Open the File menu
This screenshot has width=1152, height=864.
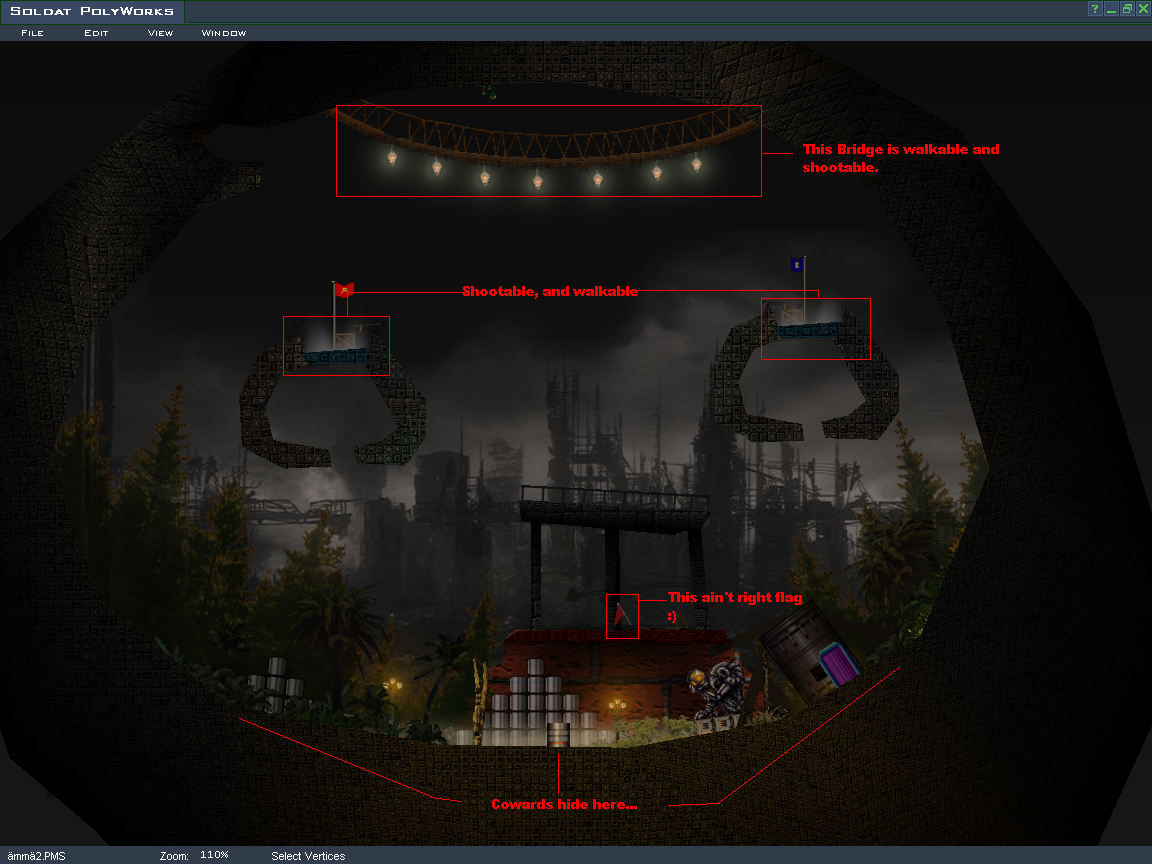pos(32,33)
